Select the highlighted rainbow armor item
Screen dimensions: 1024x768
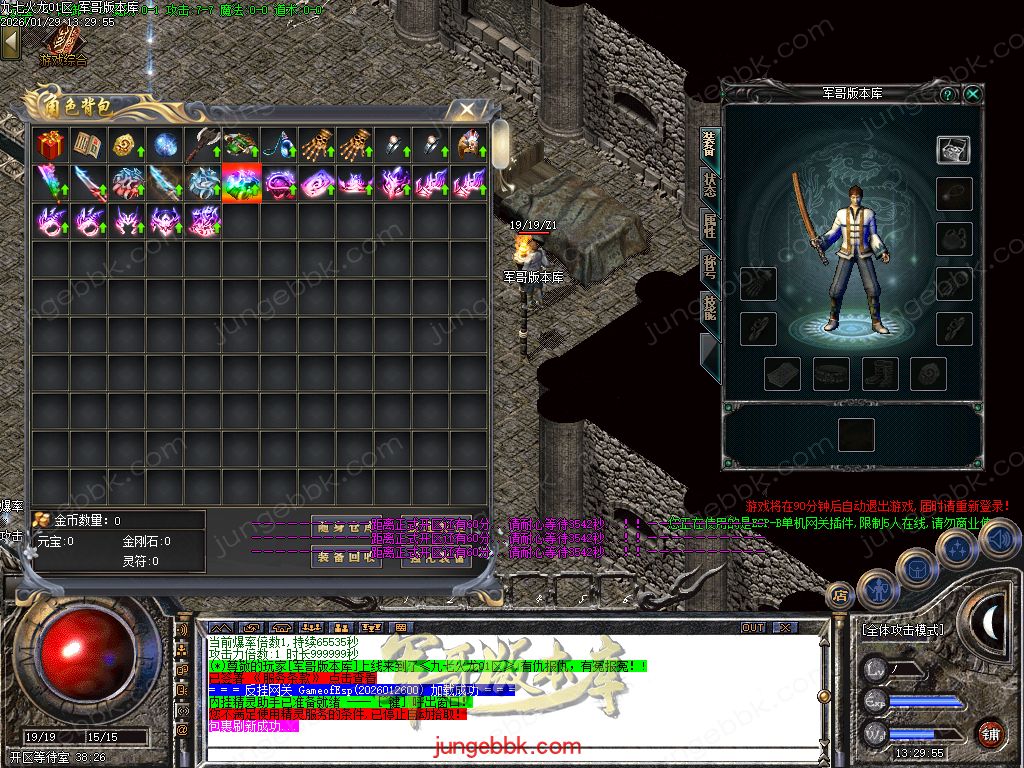click(x=241, y=184)
